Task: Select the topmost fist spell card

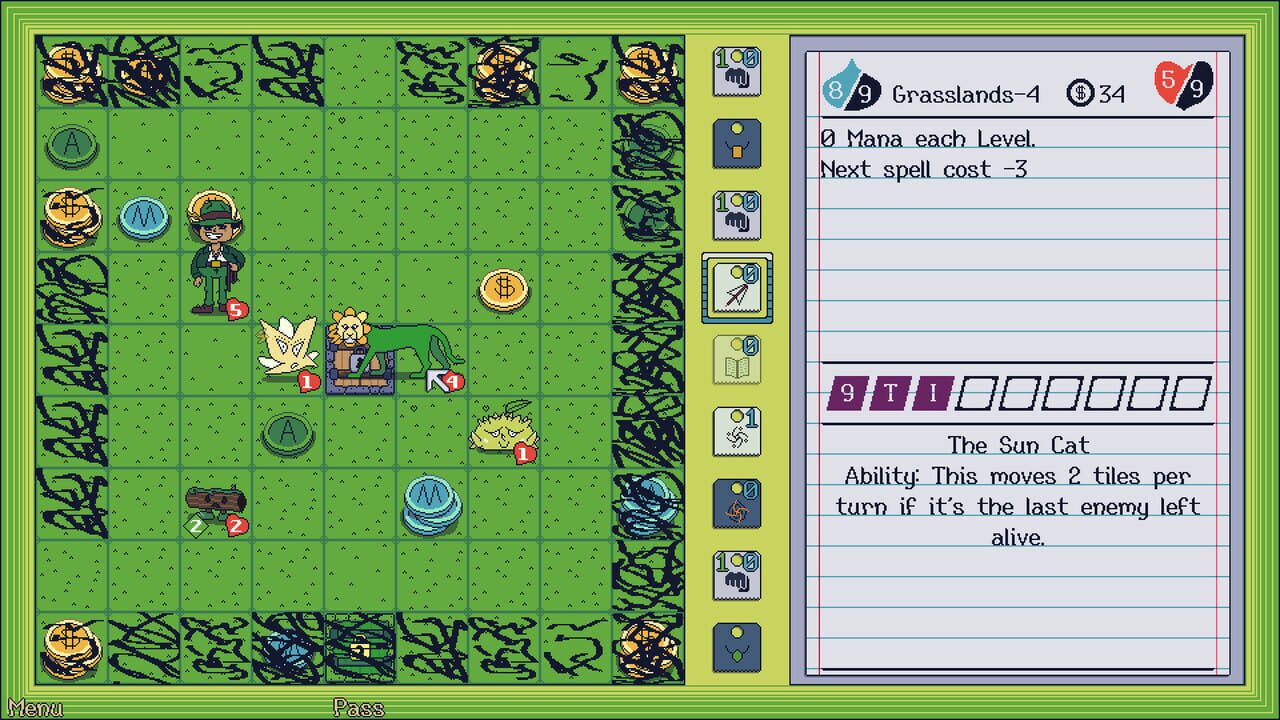Action: coord(736,70)
